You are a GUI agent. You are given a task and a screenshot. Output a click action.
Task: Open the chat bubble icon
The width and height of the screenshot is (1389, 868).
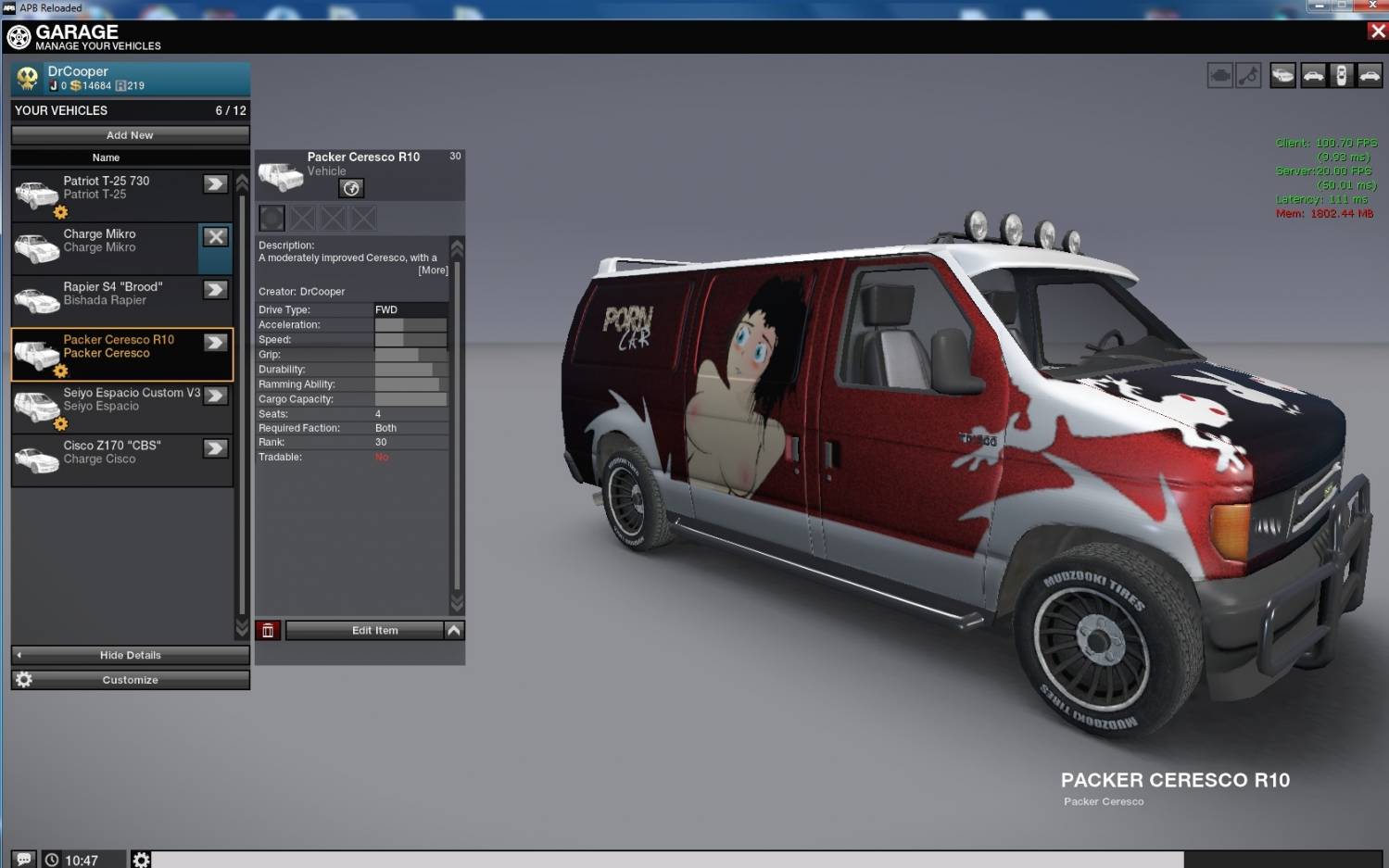(24, 860)
